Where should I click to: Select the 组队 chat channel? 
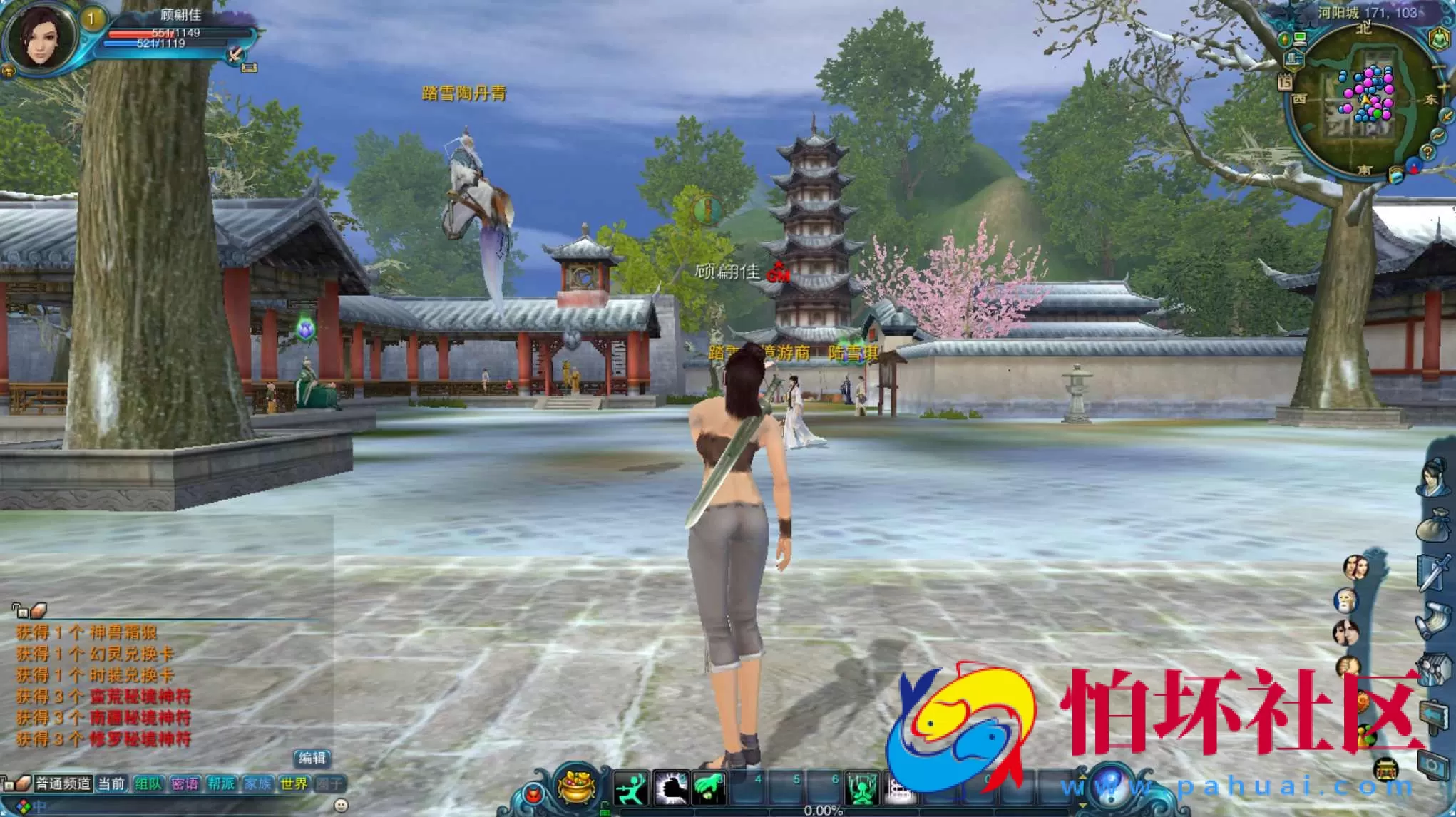148,784
